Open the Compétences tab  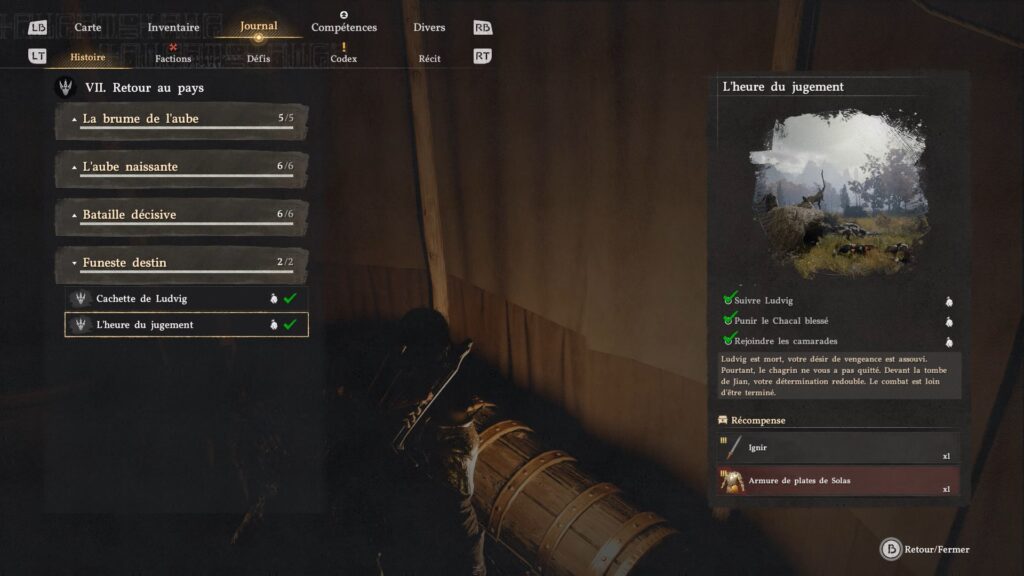(344, 27)
